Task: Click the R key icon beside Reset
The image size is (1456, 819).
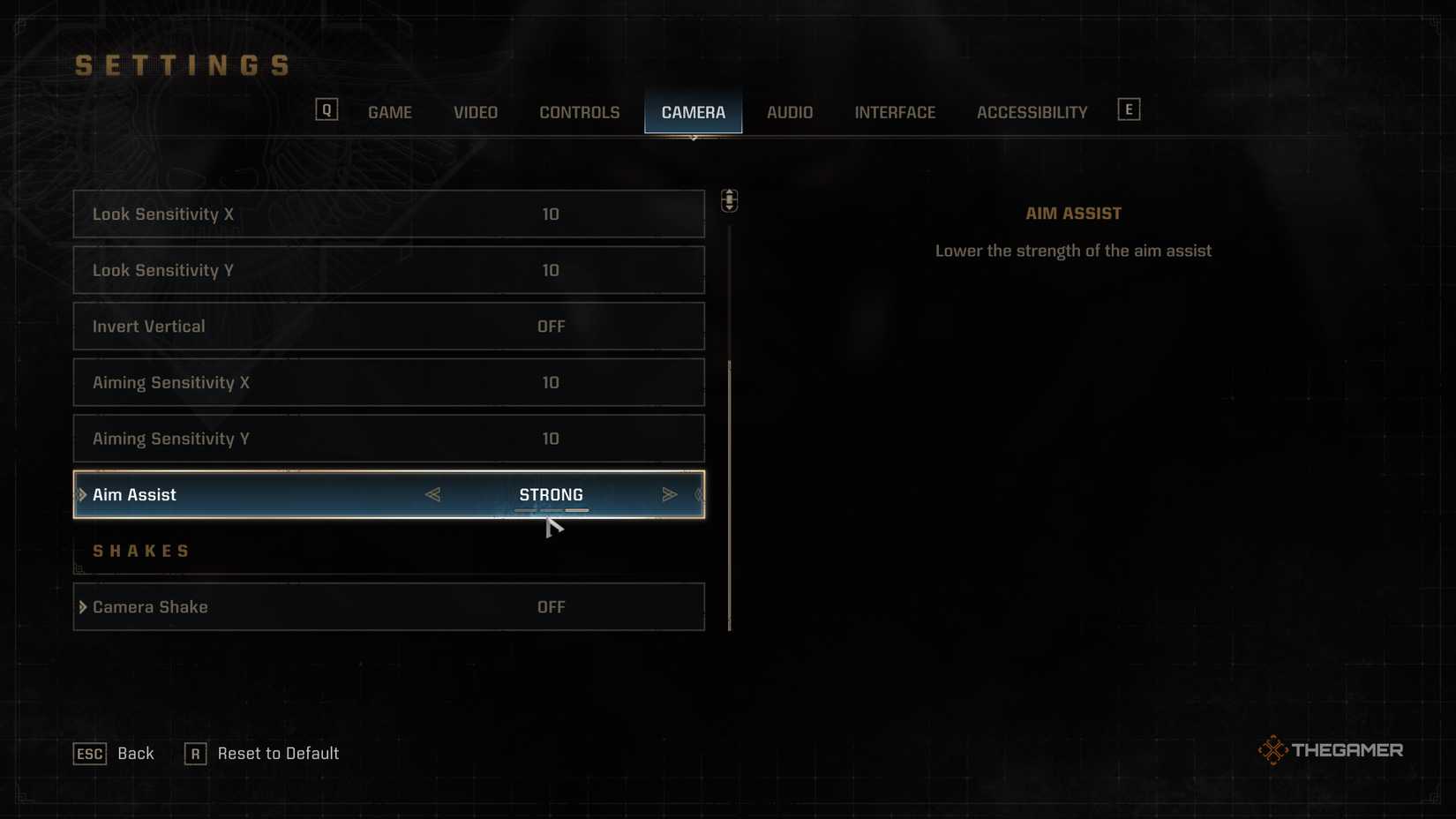Action: tap(195, 753)
